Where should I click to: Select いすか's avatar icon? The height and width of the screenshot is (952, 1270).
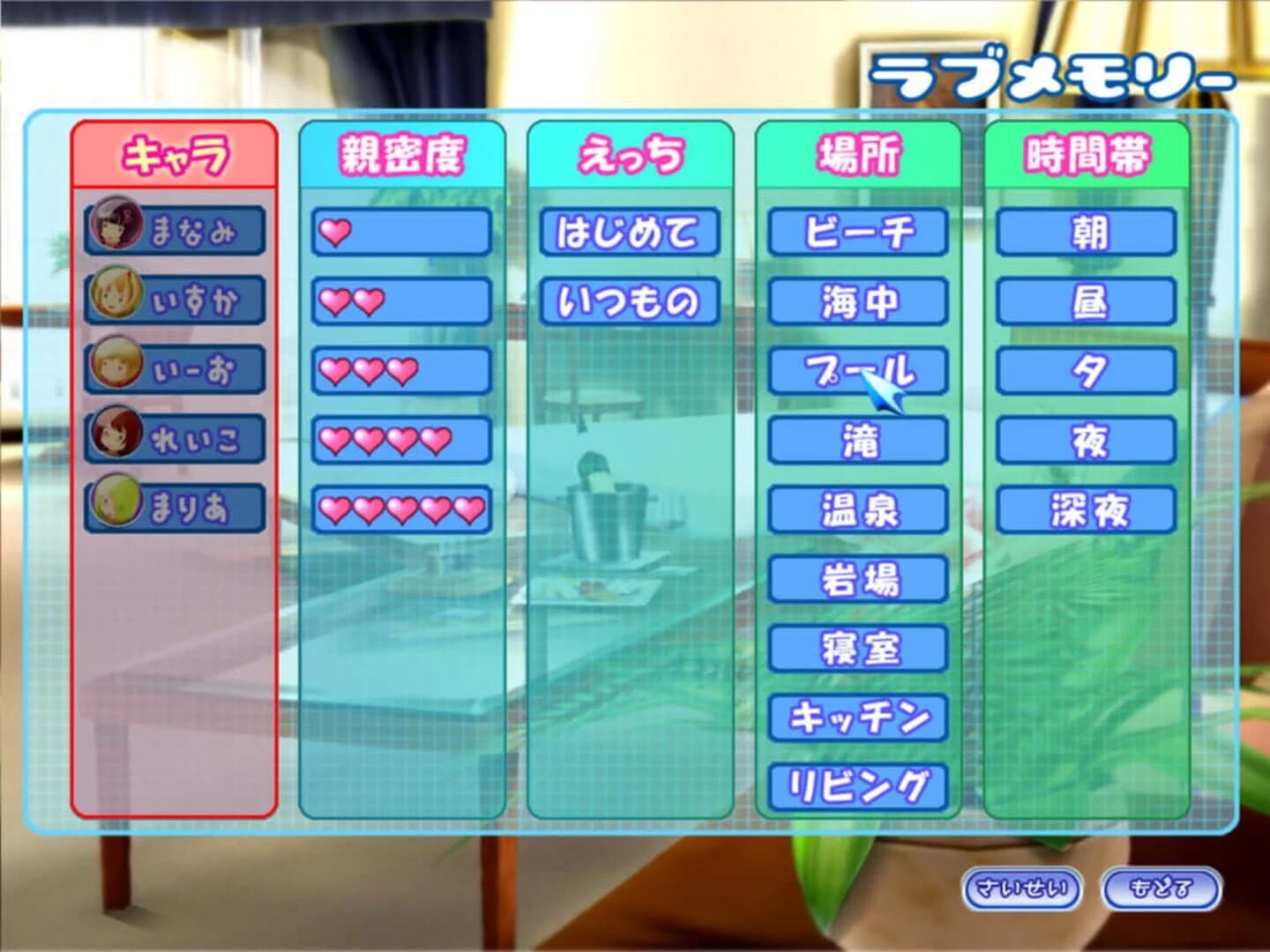click(115, 294)
